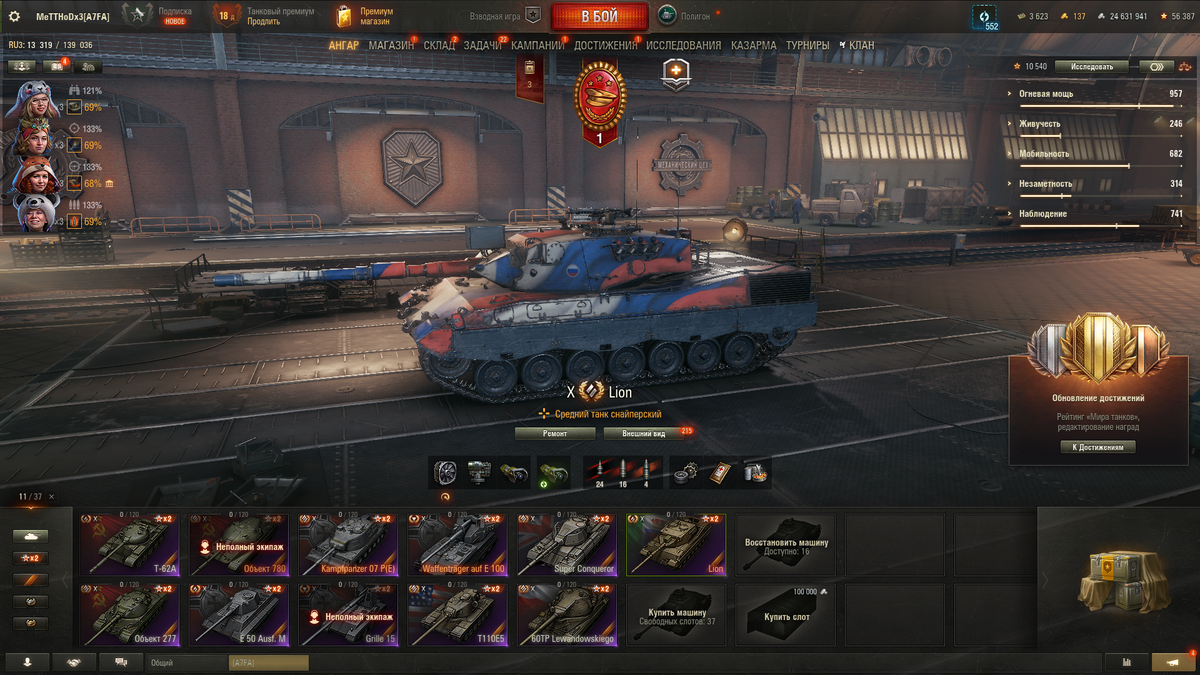1200x675 pixels.
Task: Open the ИССЛЕДОВАНИЯ tab
Action: point(683,45)
